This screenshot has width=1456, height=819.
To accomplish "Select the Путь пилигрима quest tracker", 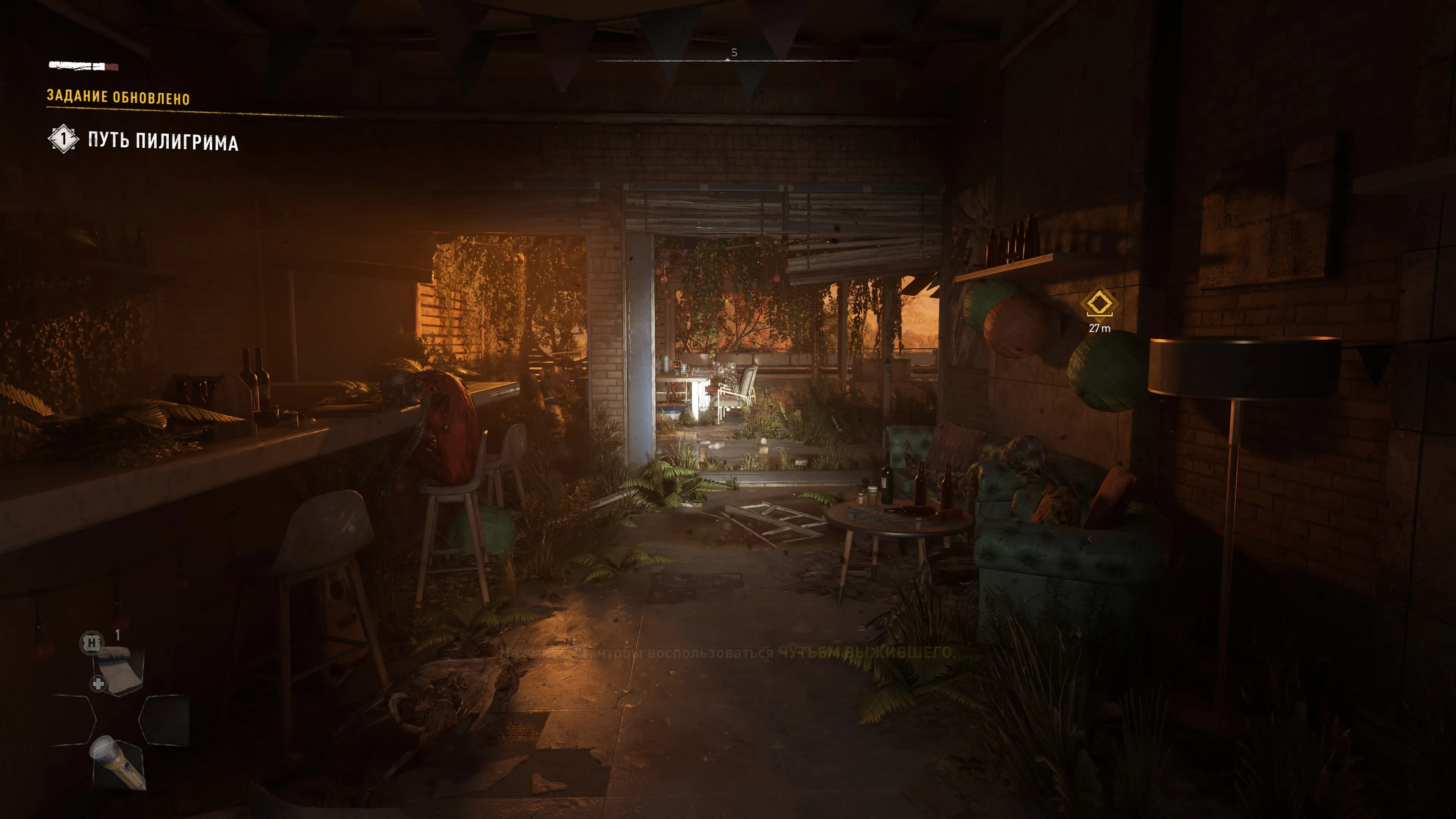I will click(x=163, y=141).
